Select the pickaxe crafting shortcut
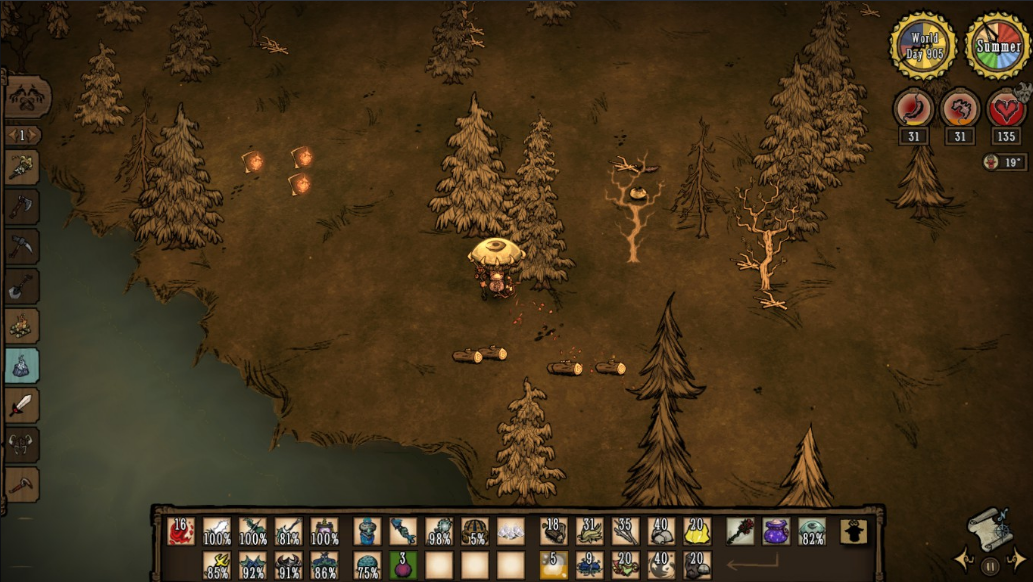 point(22,246)
